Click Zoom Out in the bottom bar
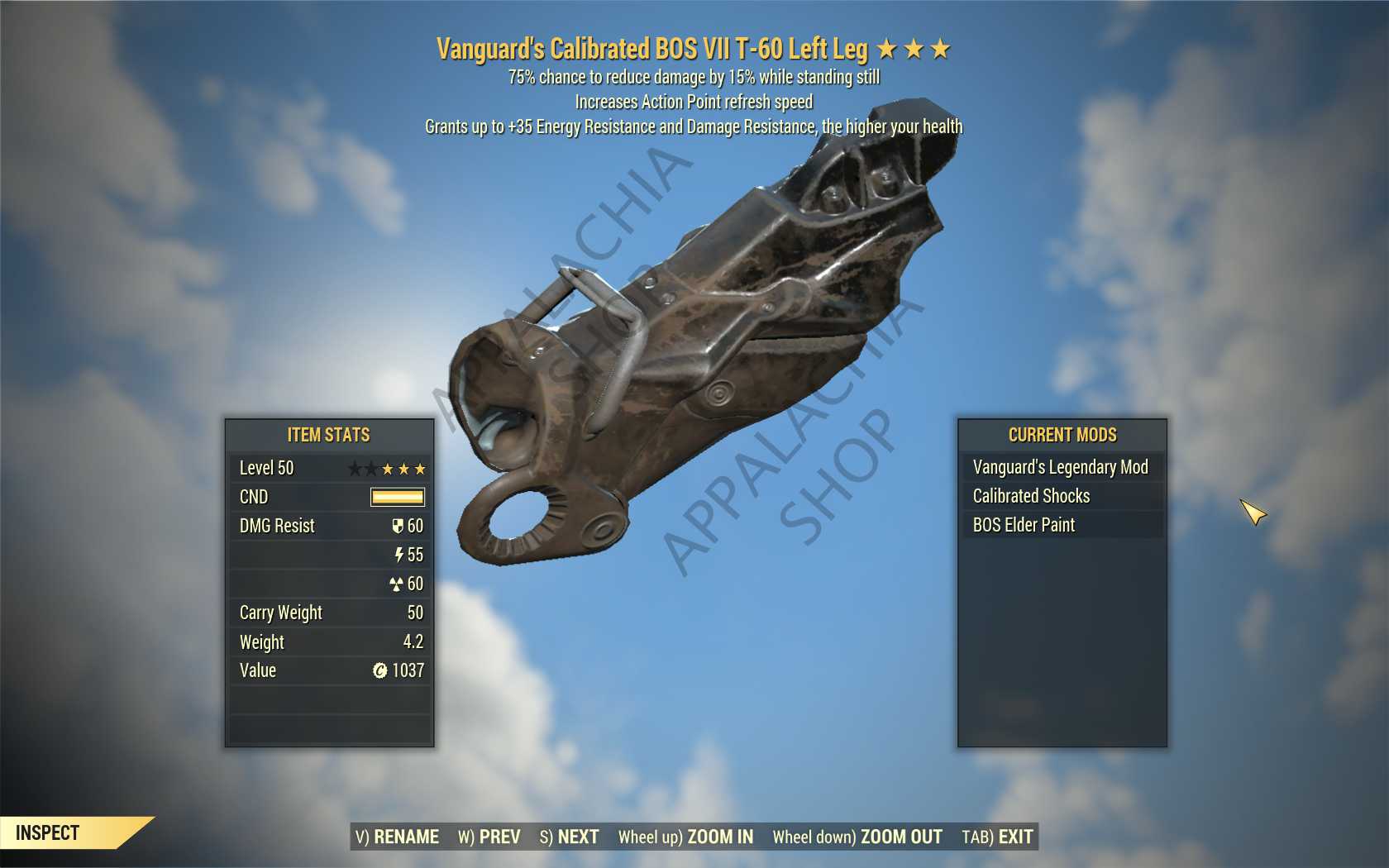 [x=857, y=837]
